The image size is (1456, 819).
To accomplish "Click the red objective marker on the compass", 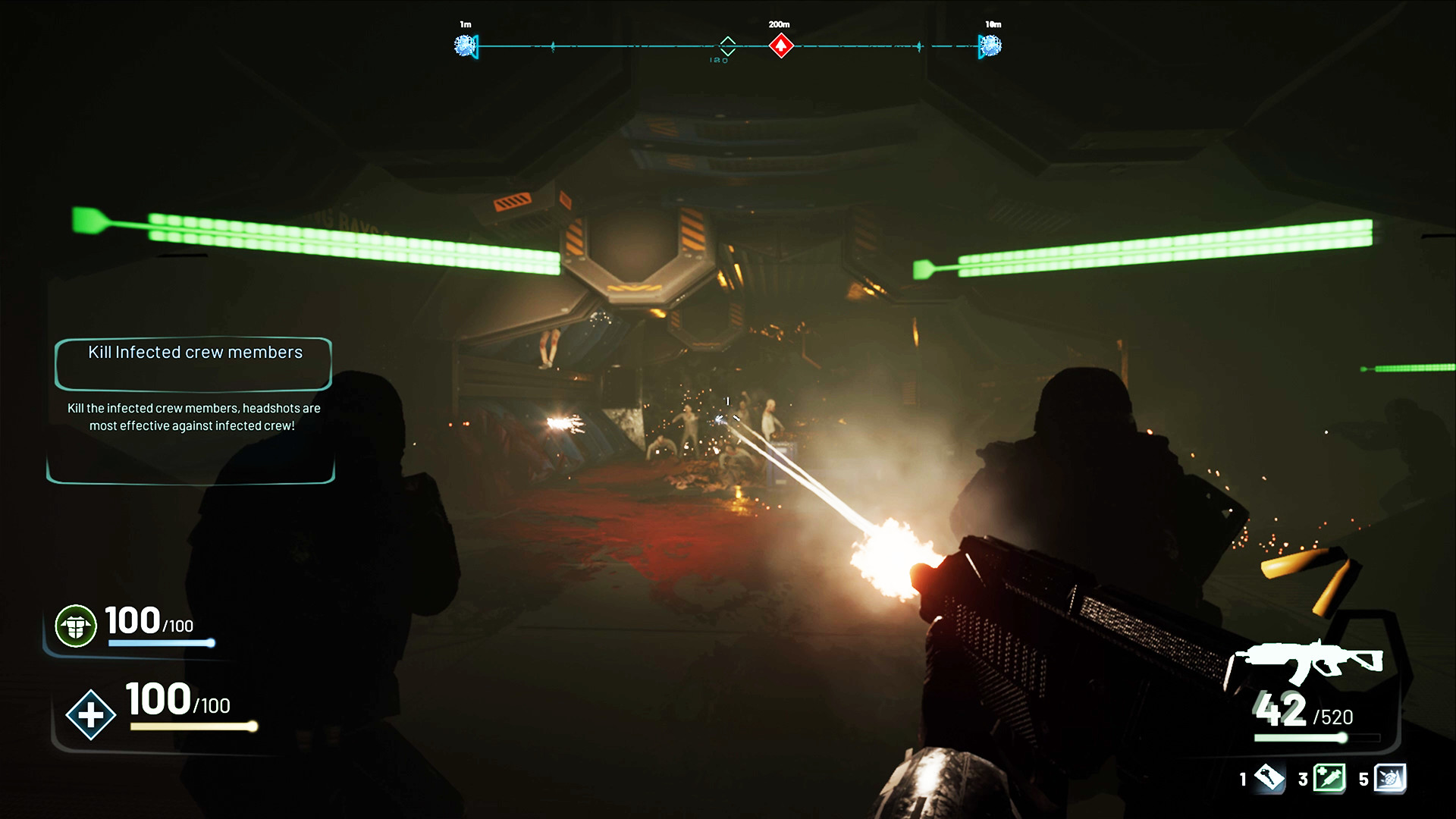I will [x=780, y=45].
